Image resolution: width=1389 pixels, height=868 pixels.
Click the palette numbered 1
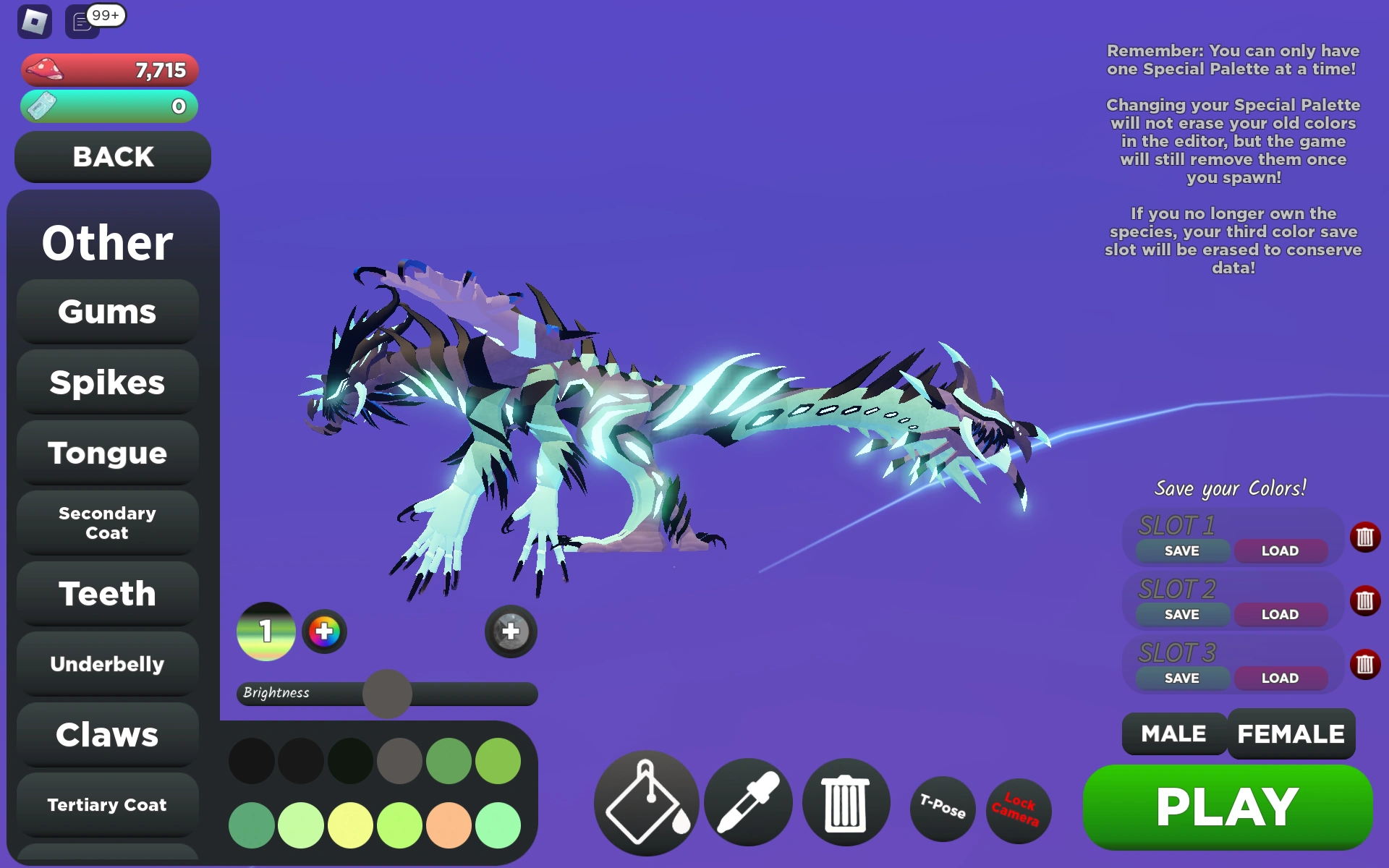click(266, 631)
